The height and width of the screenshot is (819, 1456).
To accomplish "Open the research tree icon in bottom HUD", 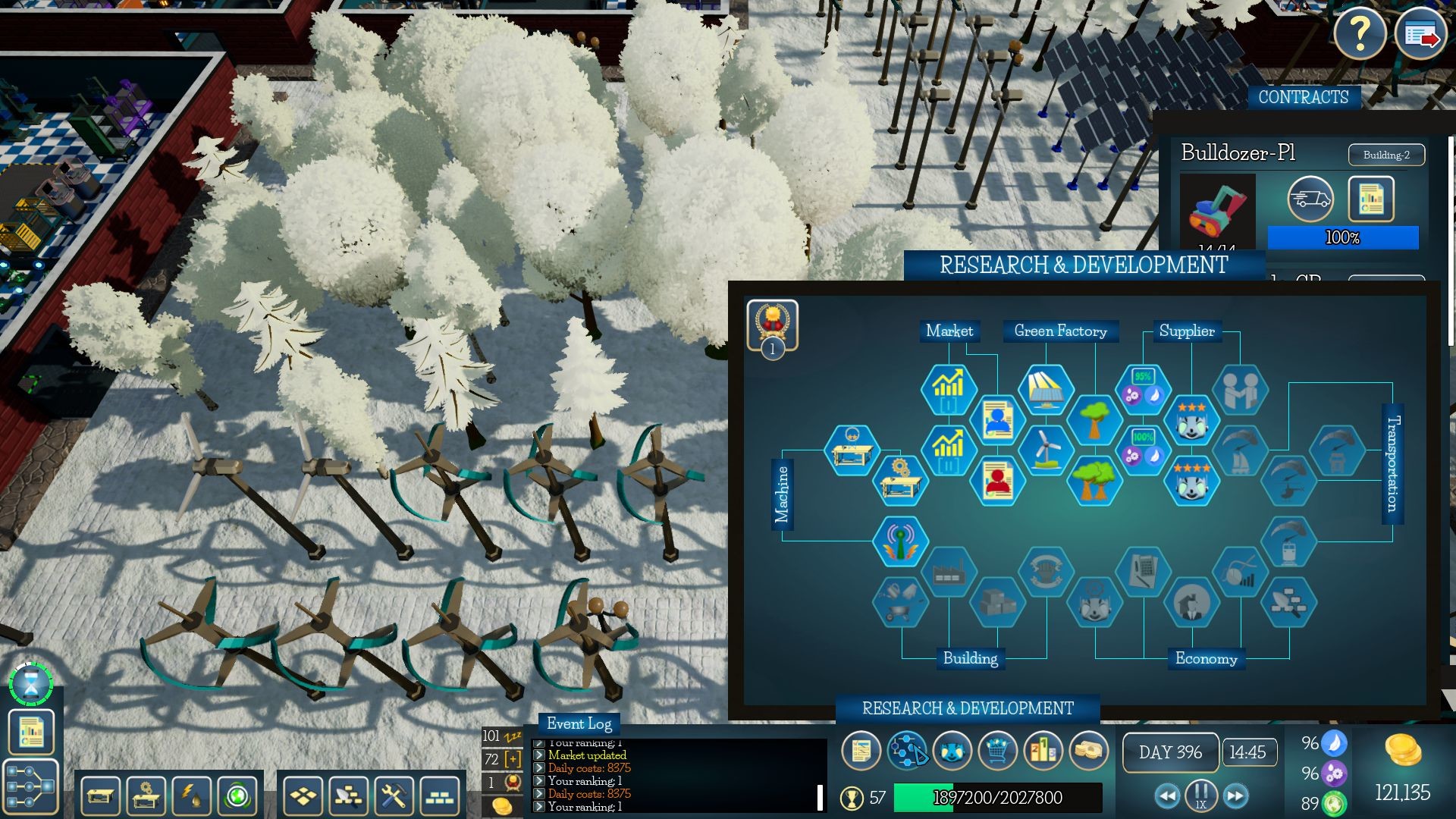I will coord(908,751).
